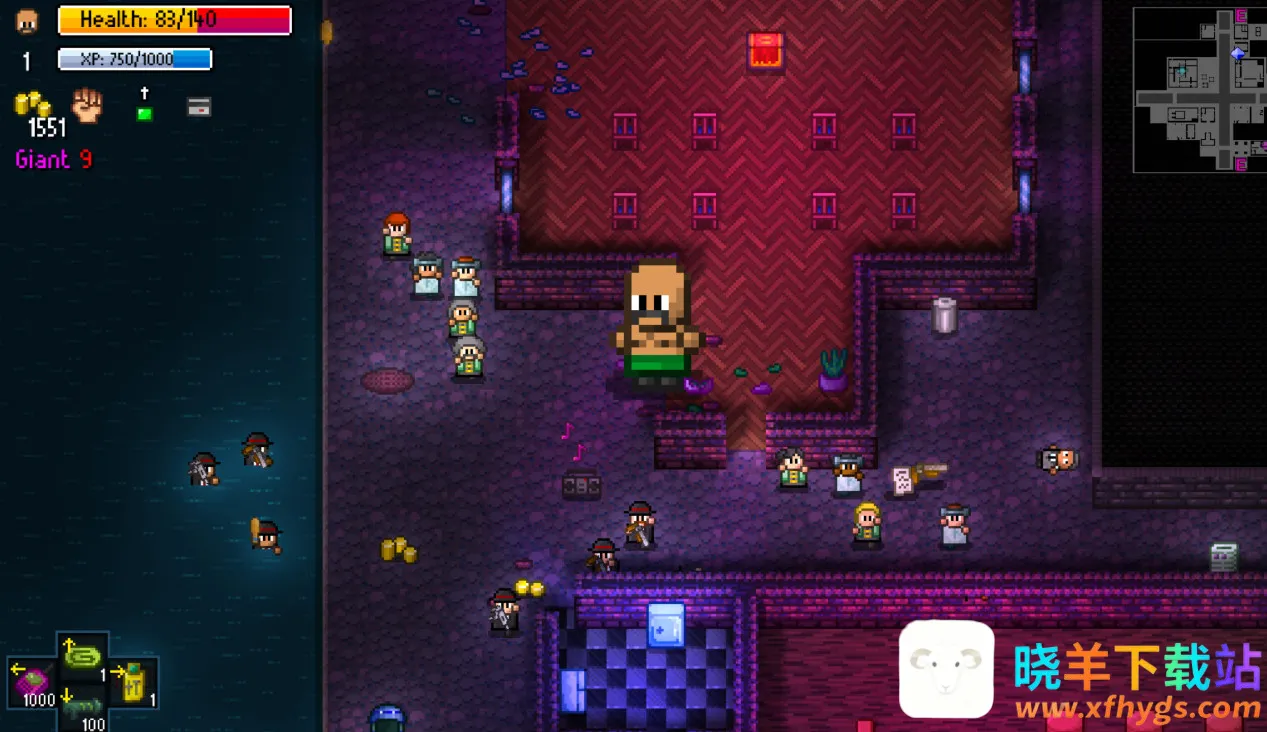The height and width of the screenshot is (732, 1267).
Task: Use the yellow bottle in right slot
Action: coord(133,682)
